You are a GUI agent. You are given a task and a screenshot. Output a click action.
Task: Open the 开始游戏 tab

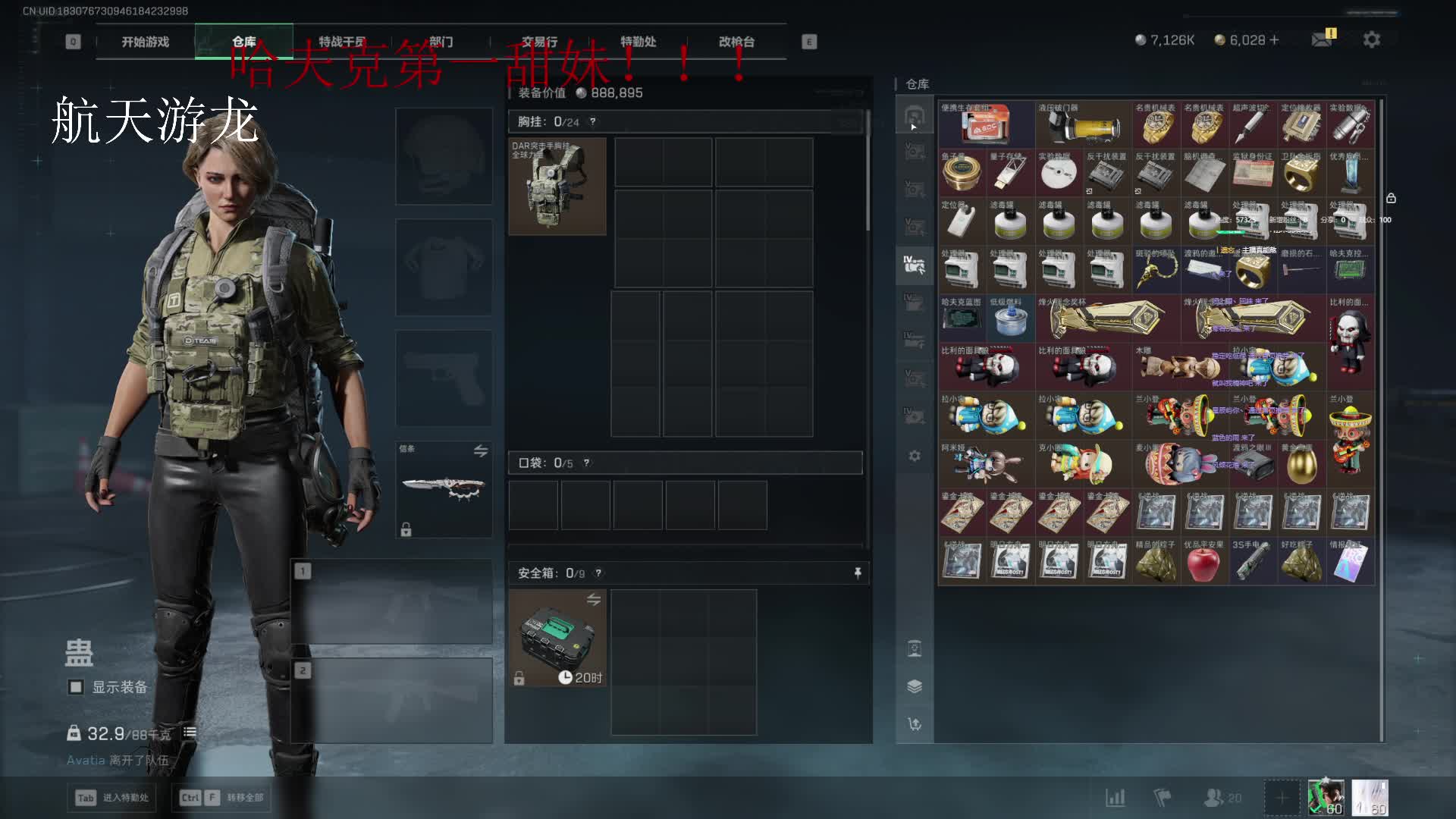point(145,42)
